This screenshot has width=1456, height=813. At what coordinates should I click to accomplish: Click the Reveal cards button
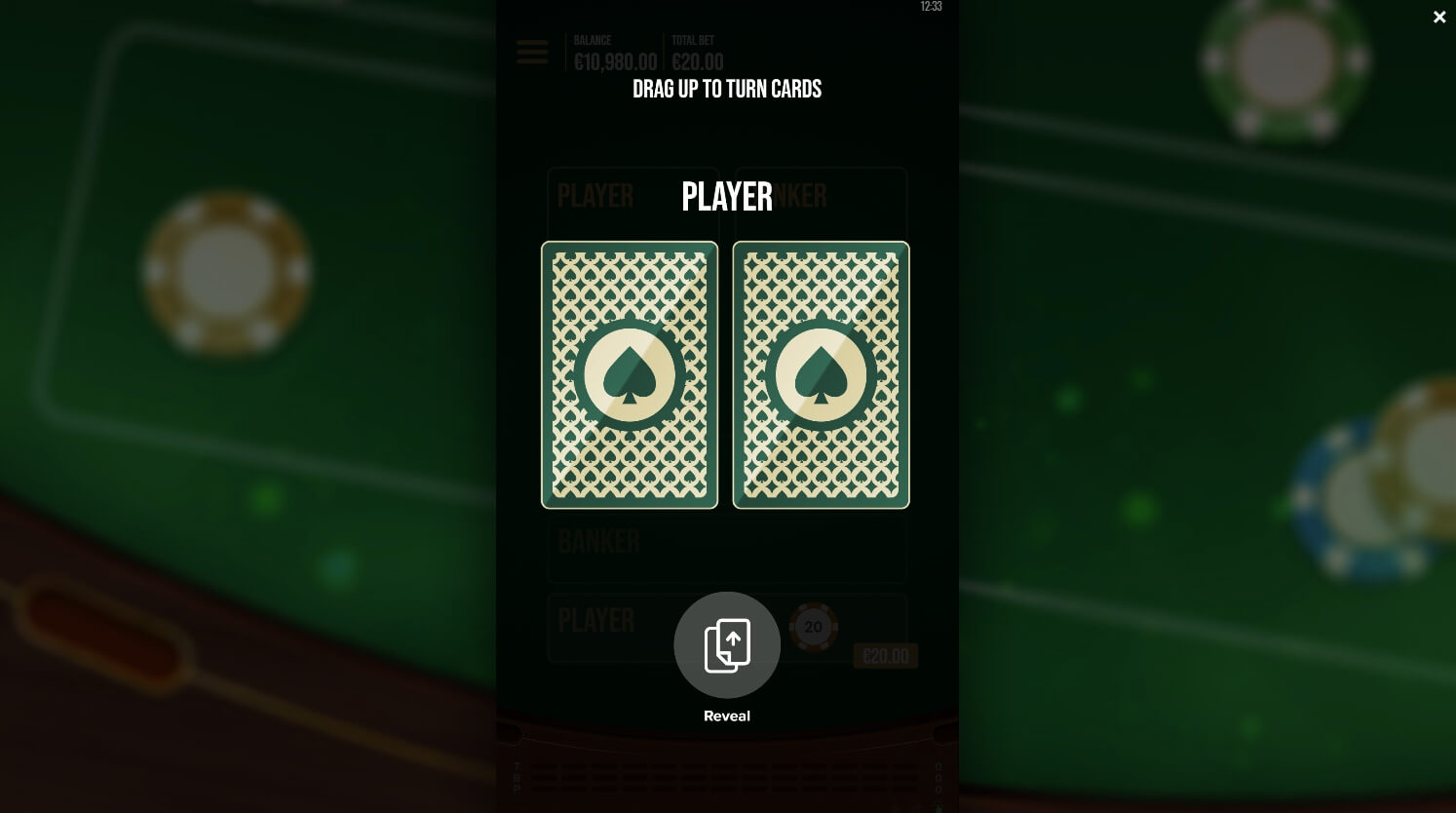point(727,645)
